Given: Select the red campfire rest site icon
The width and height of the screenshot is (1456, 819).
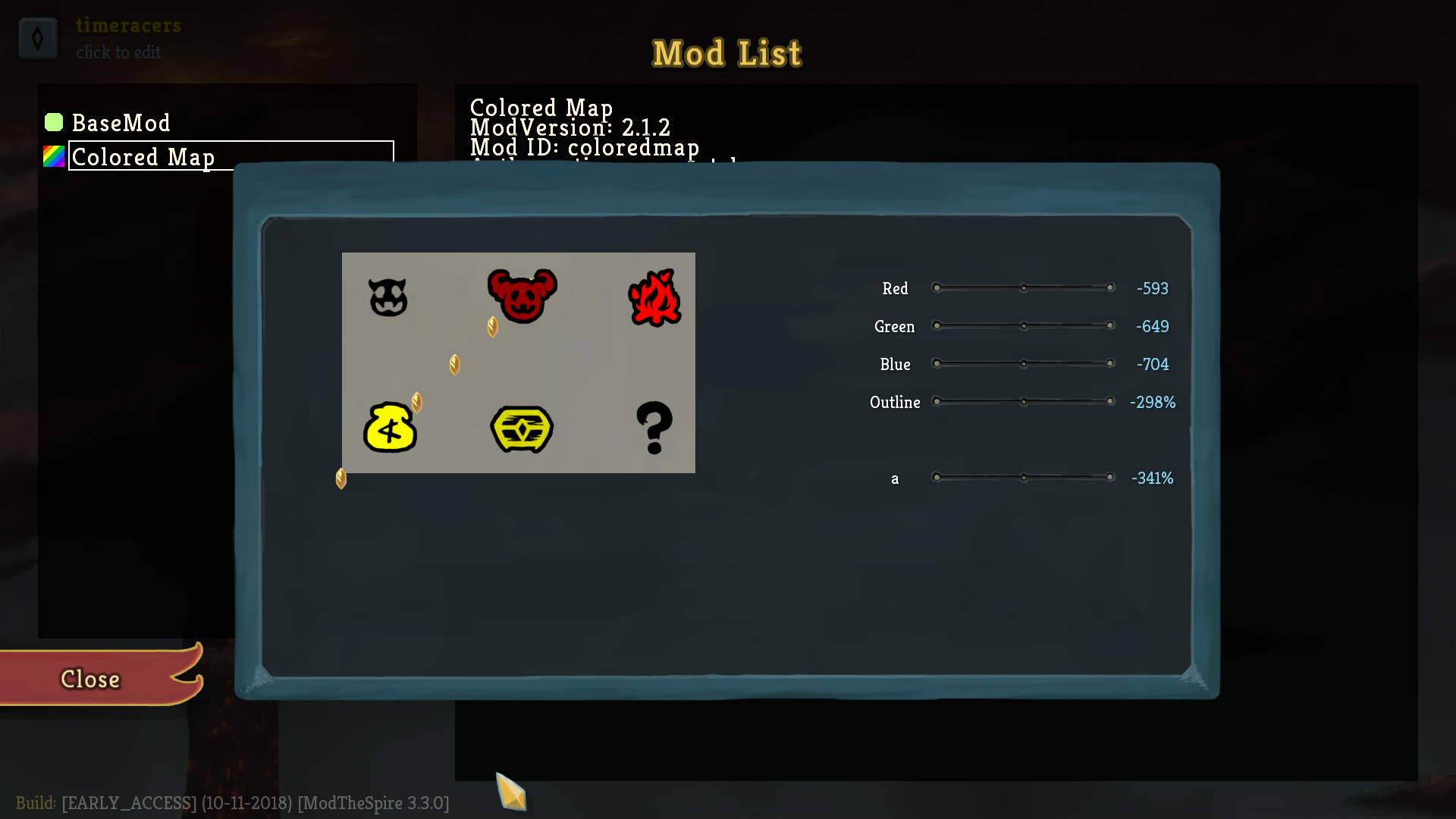Looking at the screenshot, I should (655, 297).
